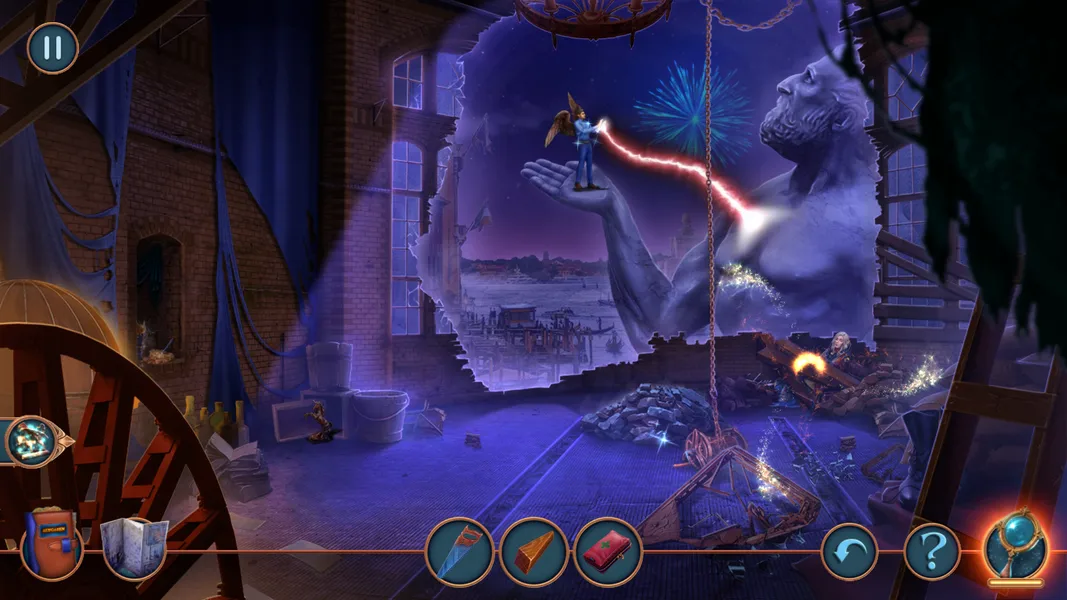Image resolution: width=1067 pixels, height=600 pixels.
Task: Open the question mark help button
Action: click(932, 551)
